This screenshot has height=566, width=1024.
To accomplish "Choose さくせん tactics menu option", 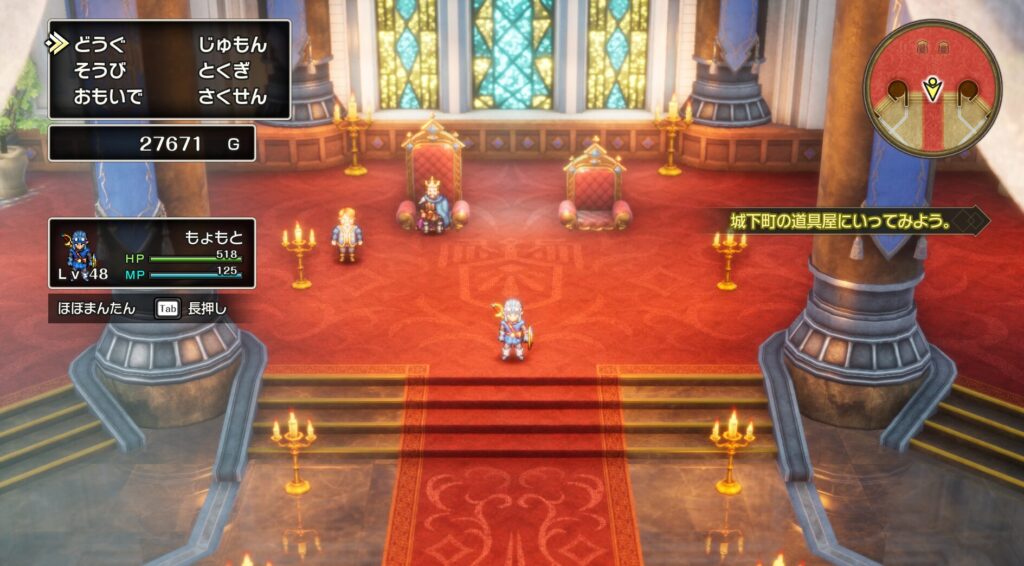I will pyautogui.click(x=232, y=97).
